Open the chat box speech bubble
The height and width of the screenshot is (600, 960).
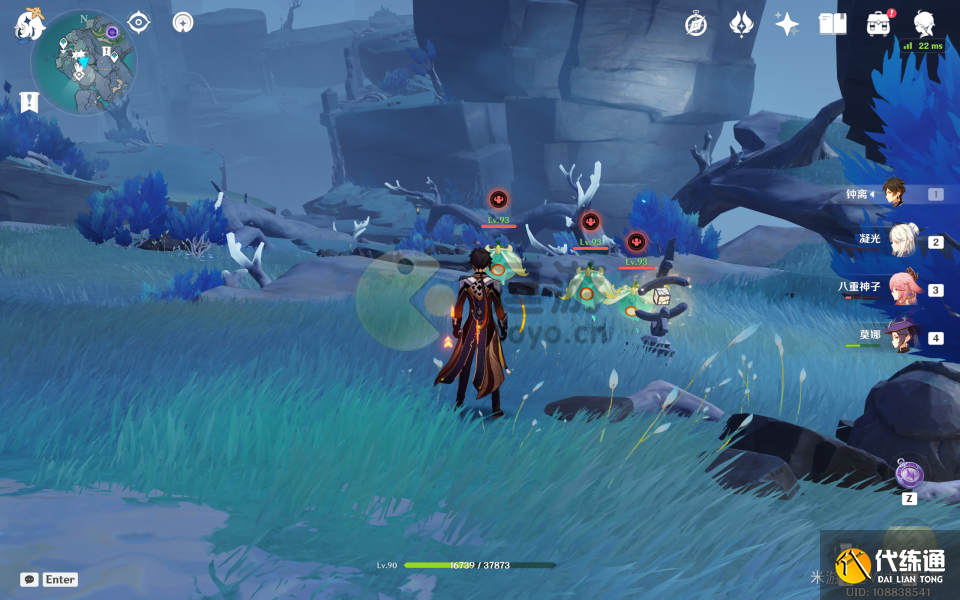[x=29, y=579]
